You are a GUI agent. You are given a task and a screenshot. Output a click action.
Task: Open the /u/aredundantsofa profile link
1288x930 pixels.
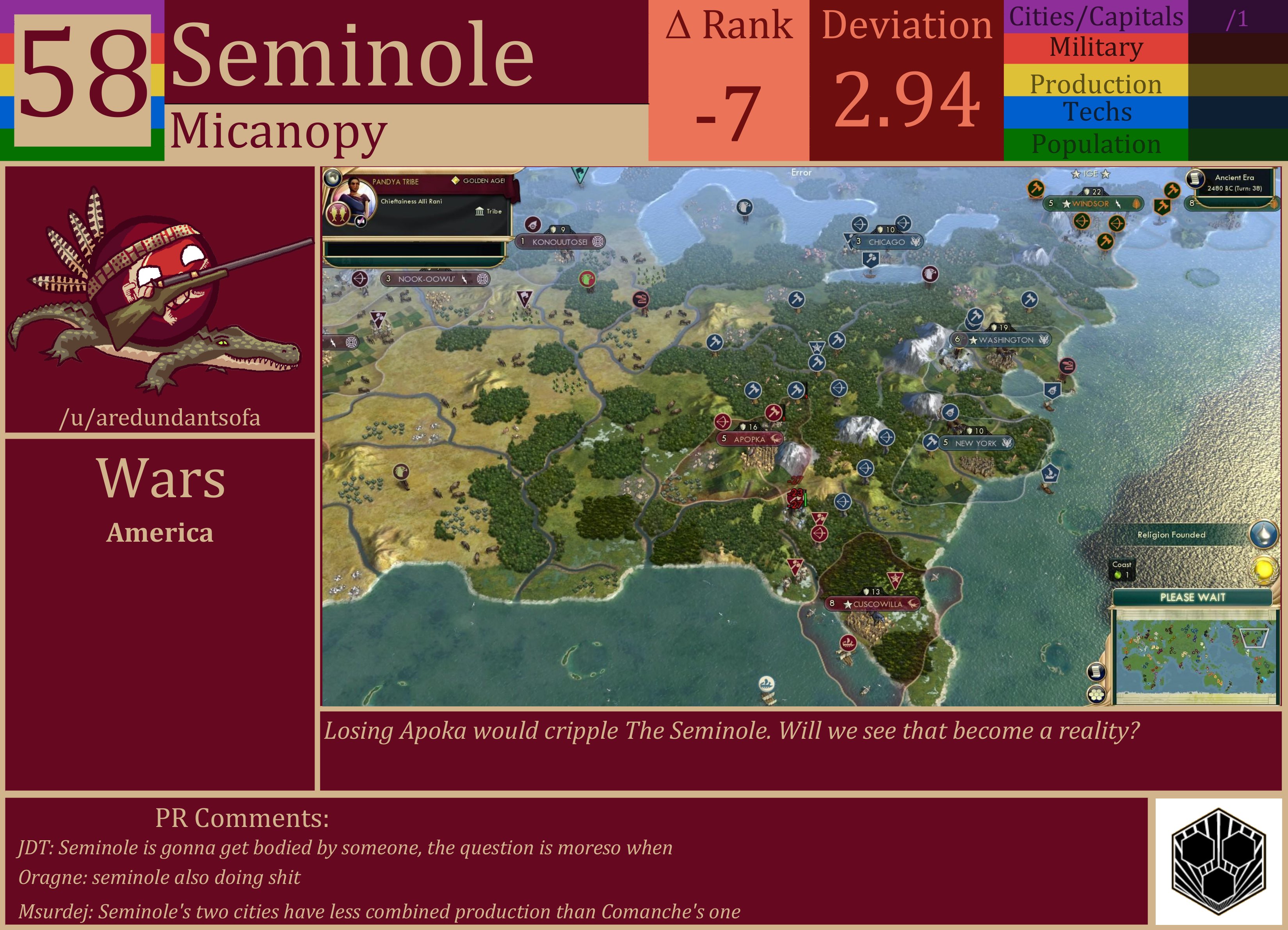(161, 417)
